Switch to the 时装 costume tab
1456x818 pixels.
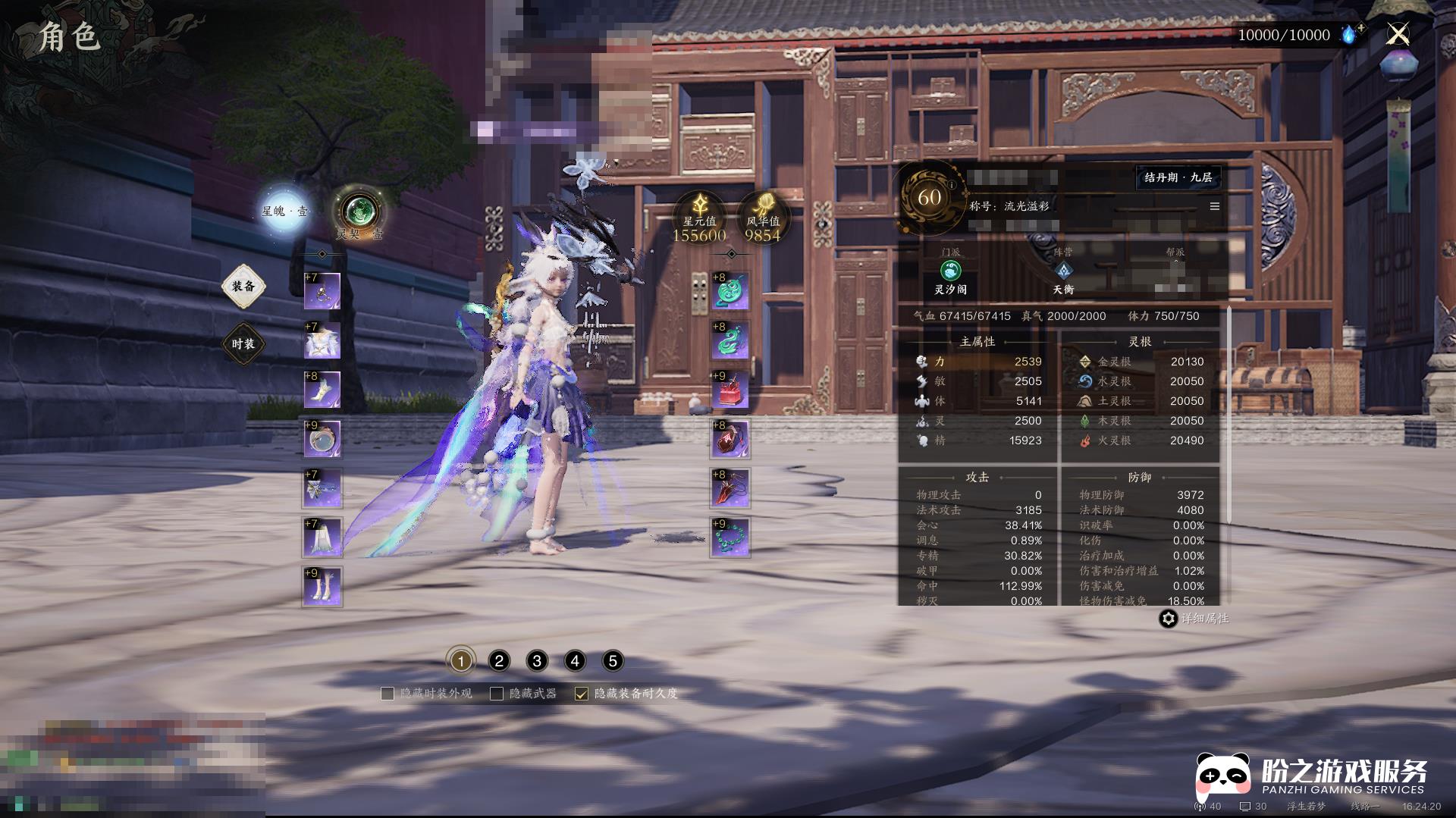243,344
